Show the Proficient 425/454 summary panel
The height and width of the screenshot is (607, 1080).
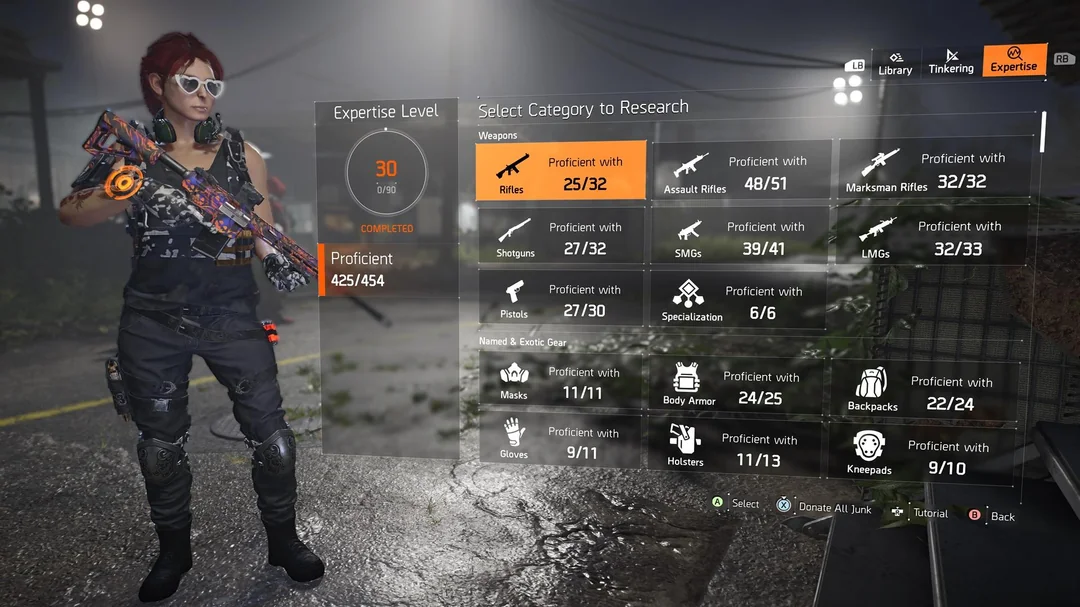tap(388, 270)
